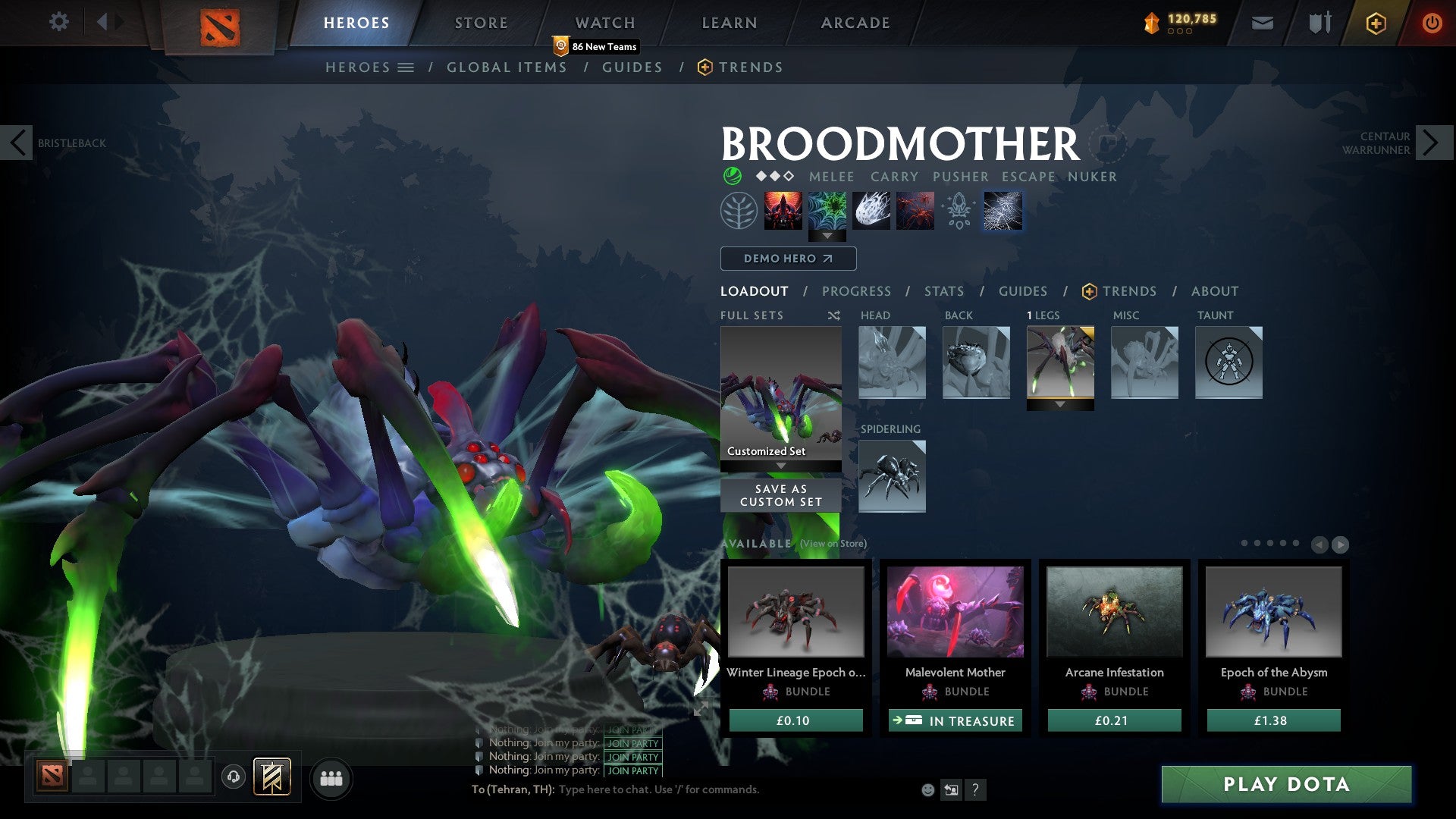
Task: Click SAVE AS CUSTOM SET
Action: click(x=780, y=495)
